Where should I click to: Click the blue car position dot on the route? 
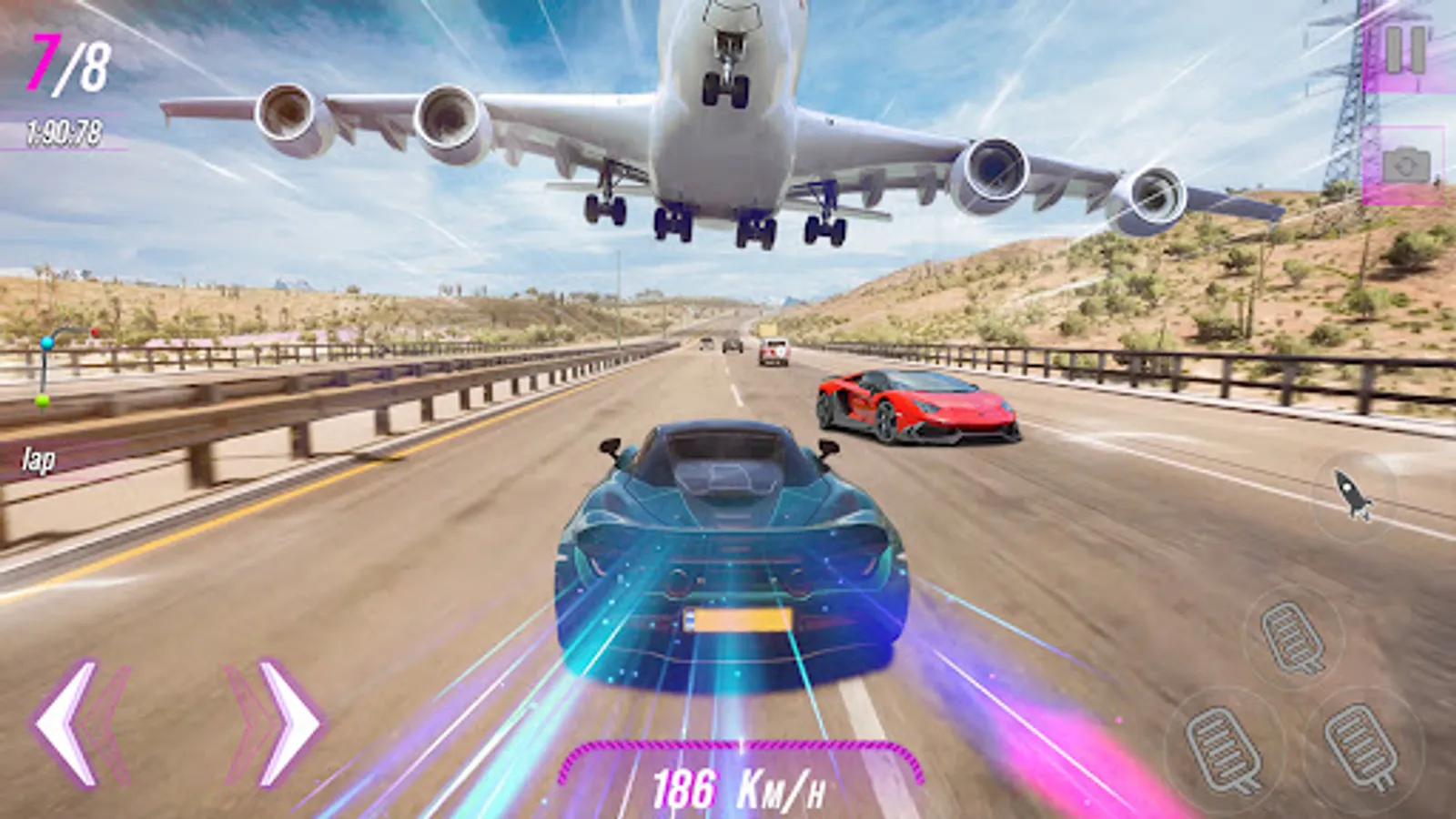[46, 343]
